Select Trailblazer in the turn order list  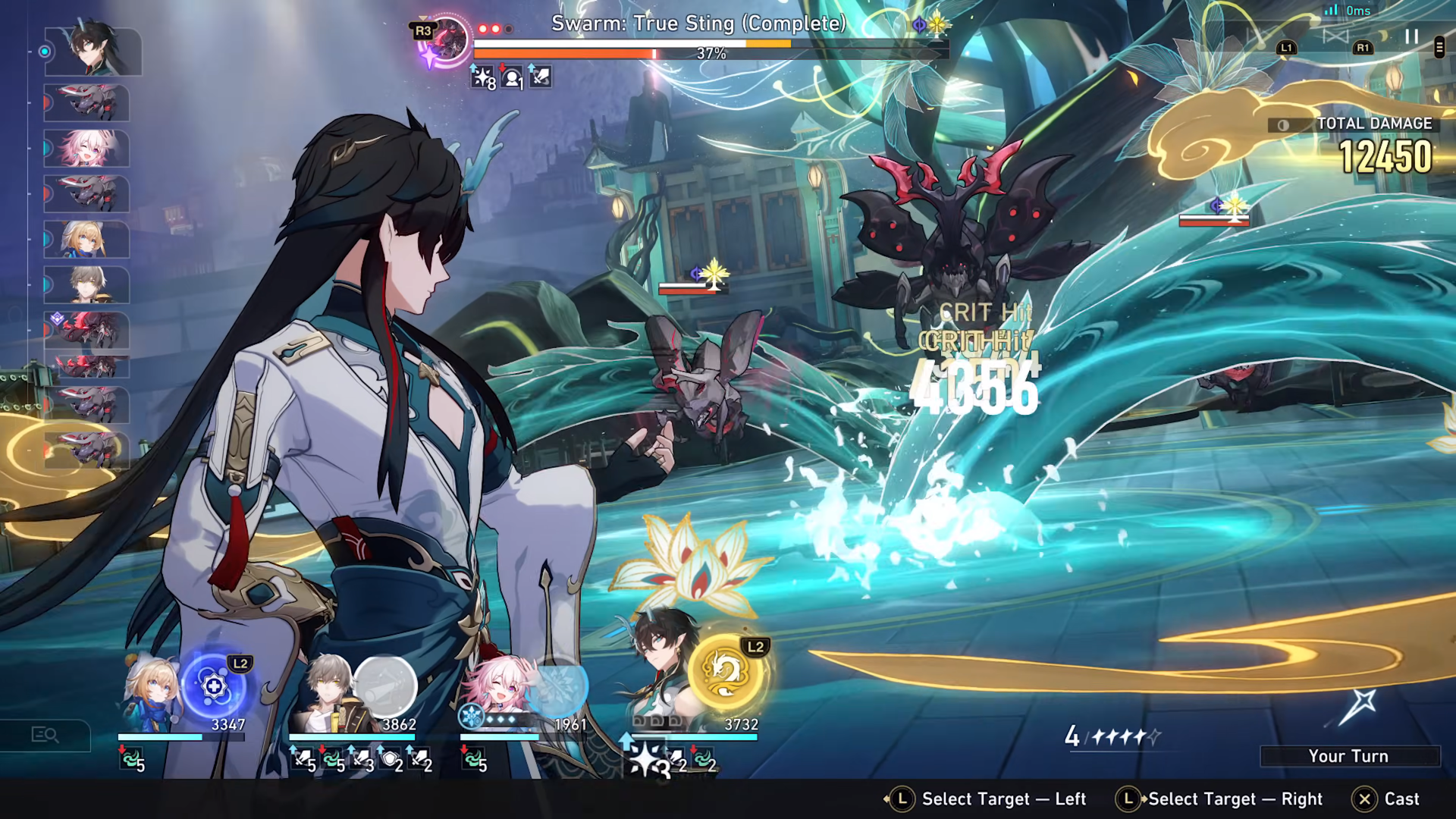tap(86, 285)
